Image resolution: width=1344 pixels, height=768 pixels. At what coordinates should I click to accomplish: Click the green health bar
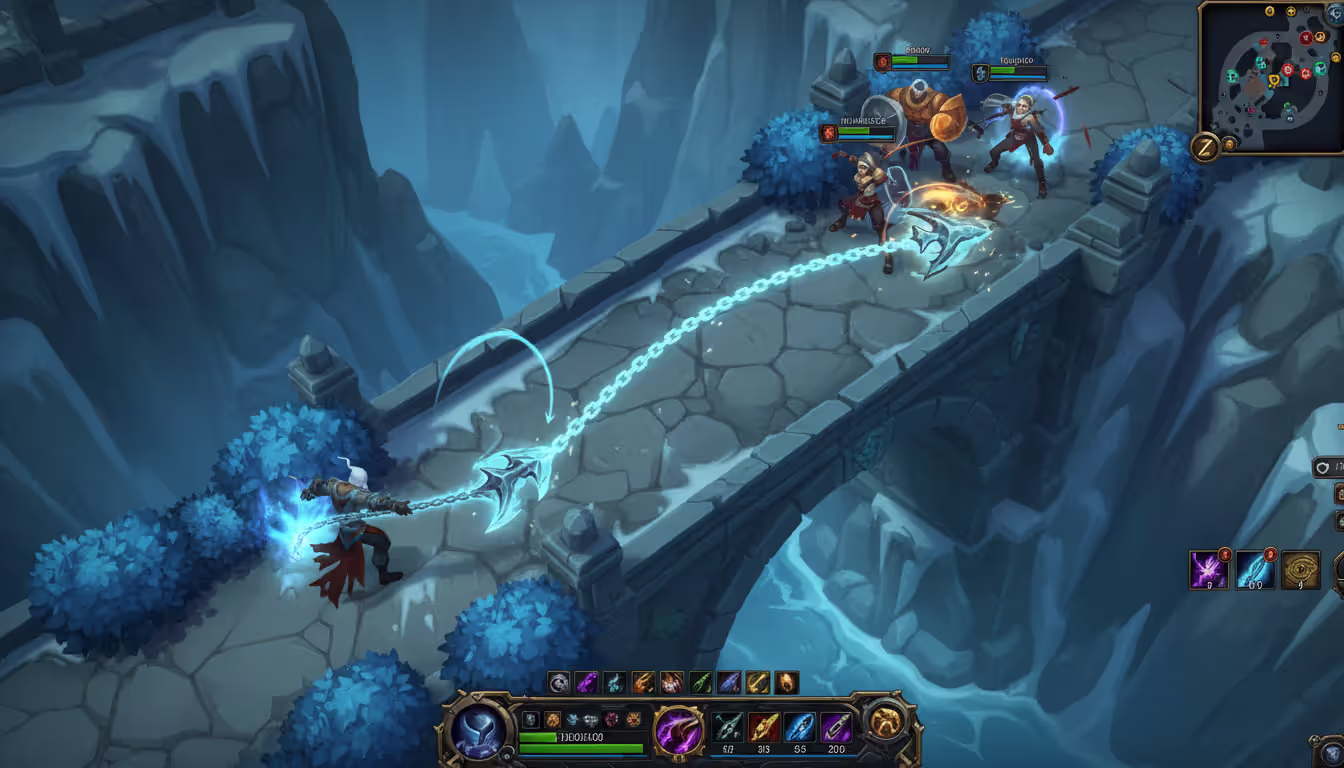click(583, 736)
